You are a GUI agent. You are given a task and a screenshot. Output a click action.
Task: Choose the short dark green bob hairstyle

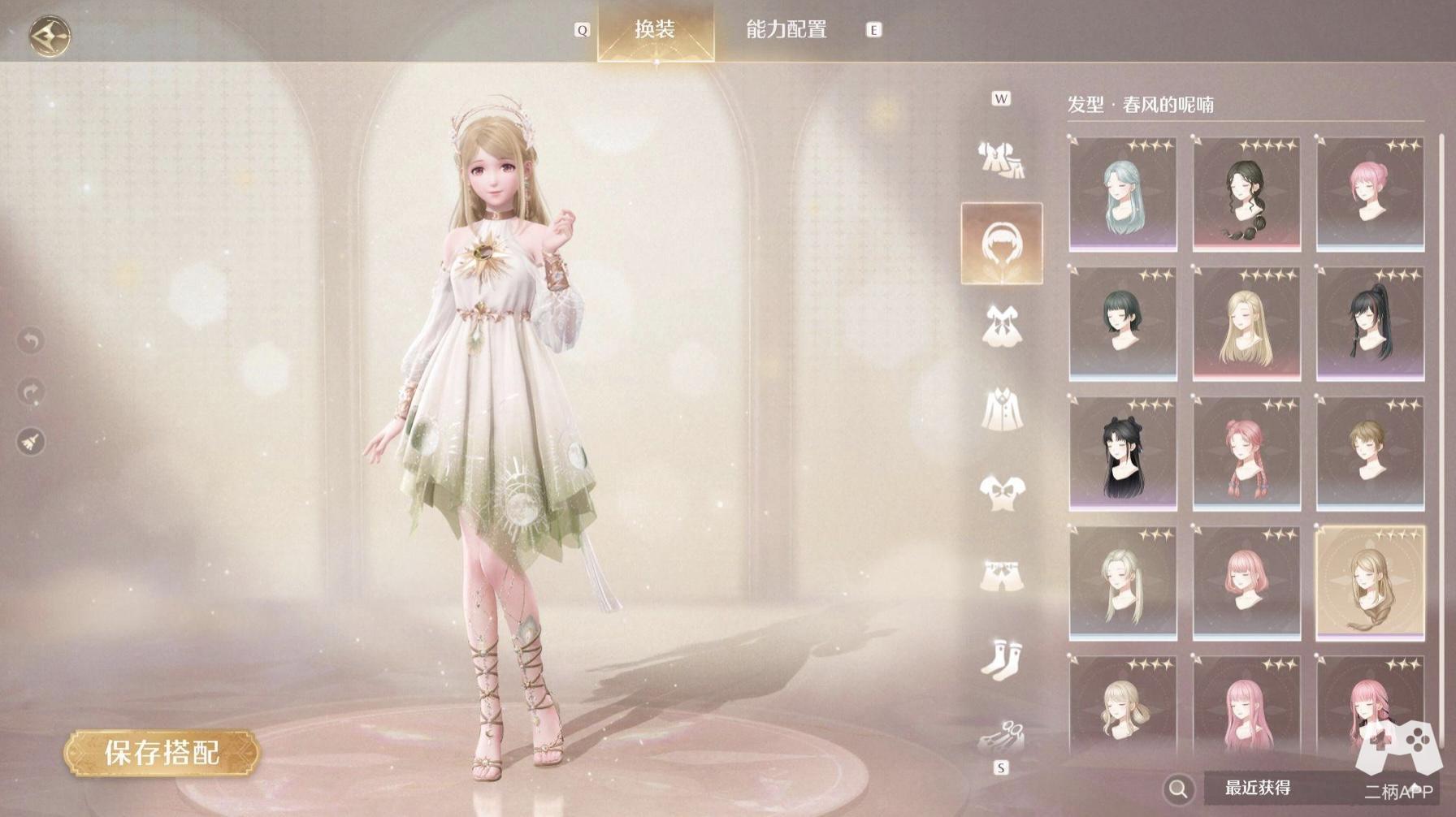(x=1122, y=323)
